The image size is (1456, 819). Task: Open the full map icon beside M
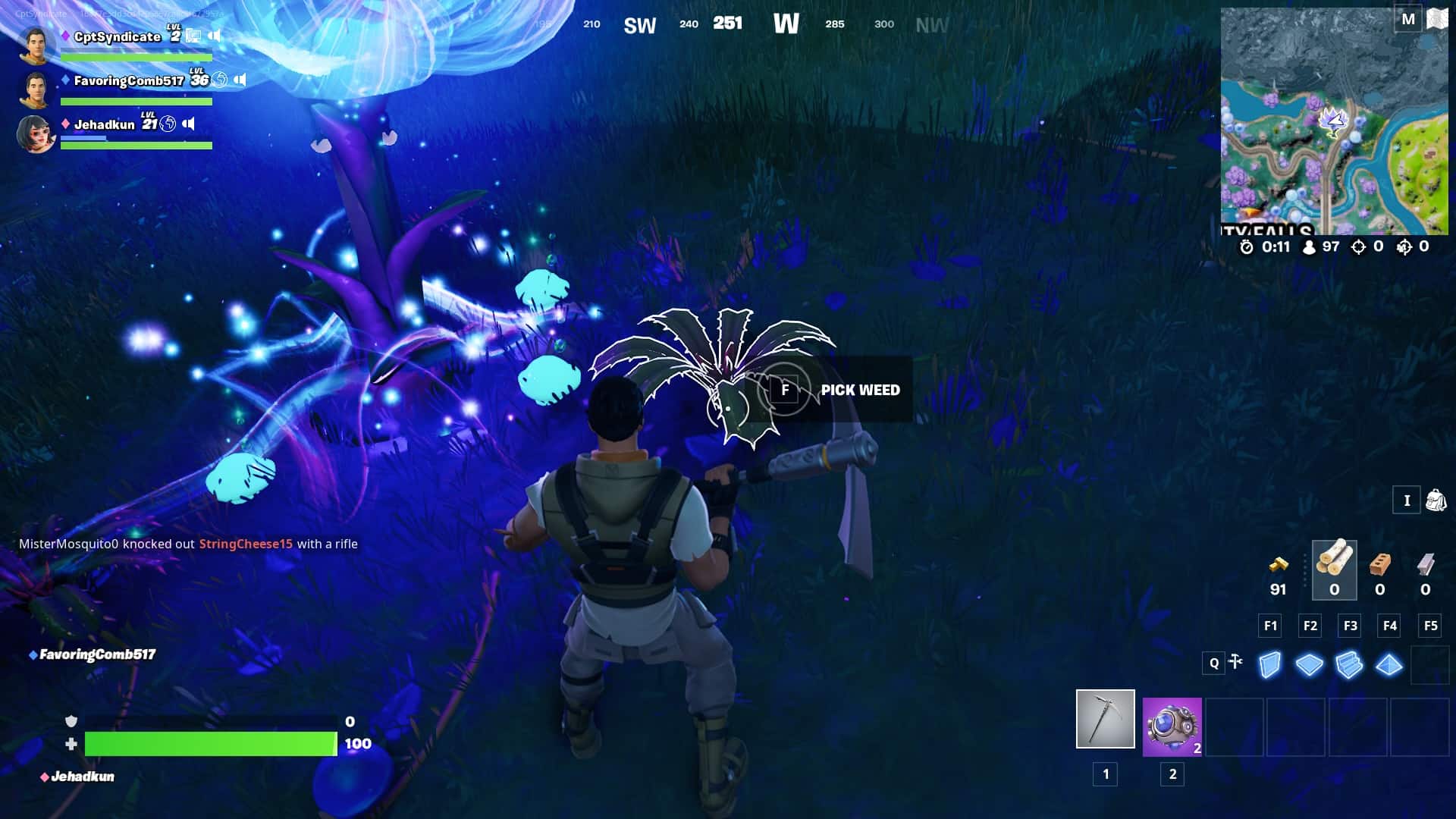point(1437,18)
